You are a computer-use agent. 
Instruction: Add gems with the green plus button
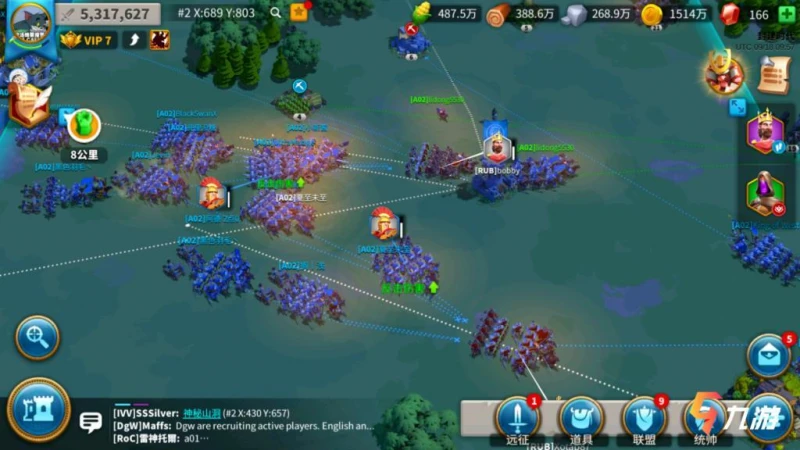pyautogui.click(x=790, y=14)
